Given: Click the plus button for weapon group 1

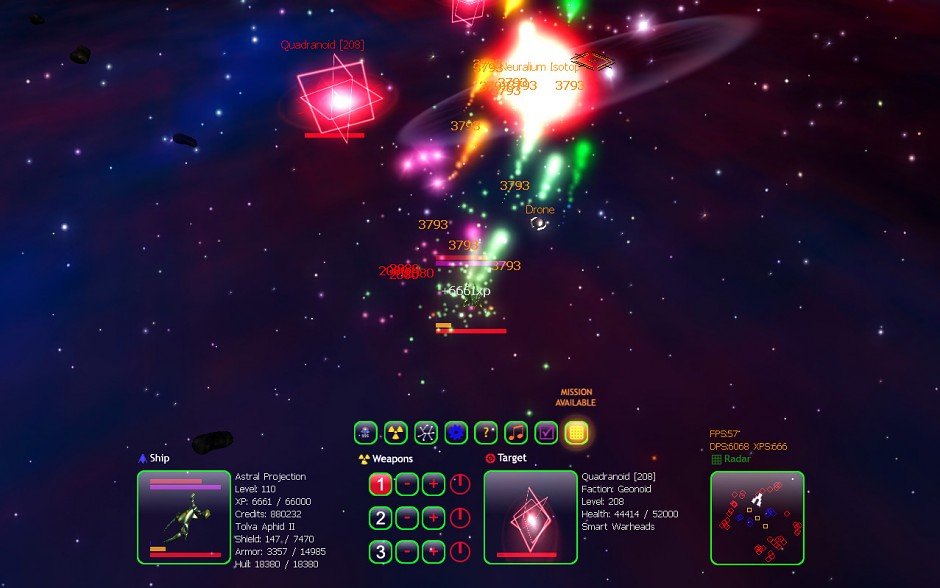Looking at the screenshot, I should (433, 485).
